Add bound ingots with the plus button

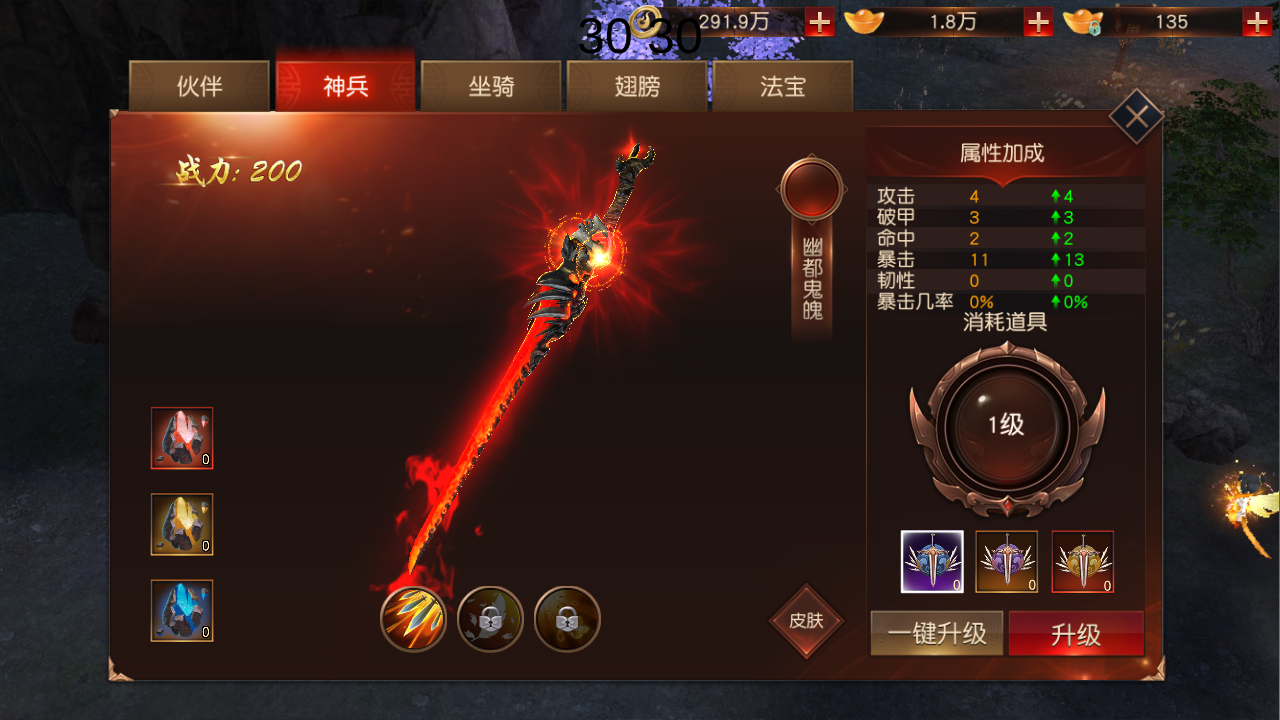click(1257, 22)
